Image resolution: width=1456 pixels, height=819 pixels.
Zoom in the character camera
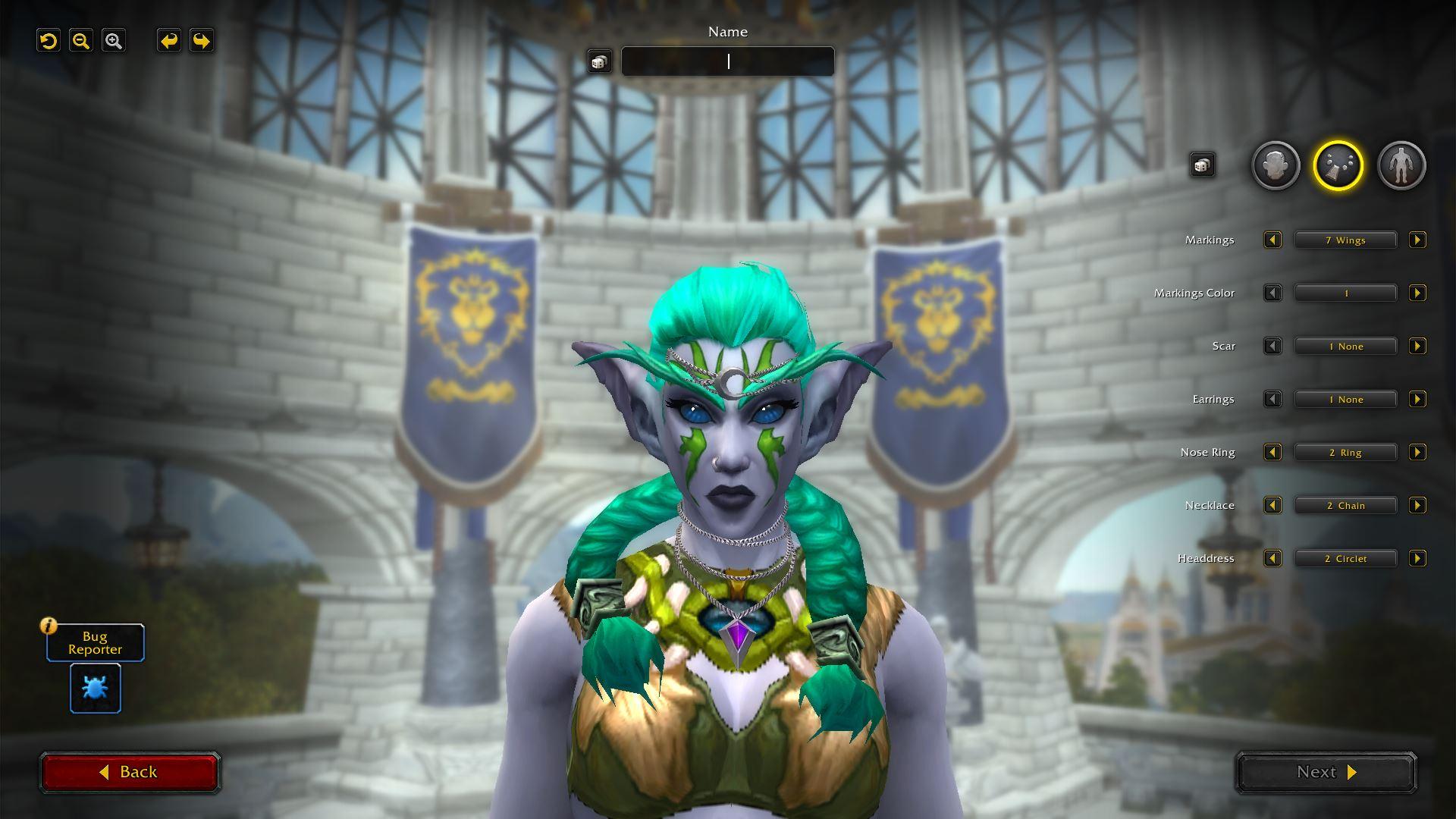pyautogui.click(x=114, y=41)
